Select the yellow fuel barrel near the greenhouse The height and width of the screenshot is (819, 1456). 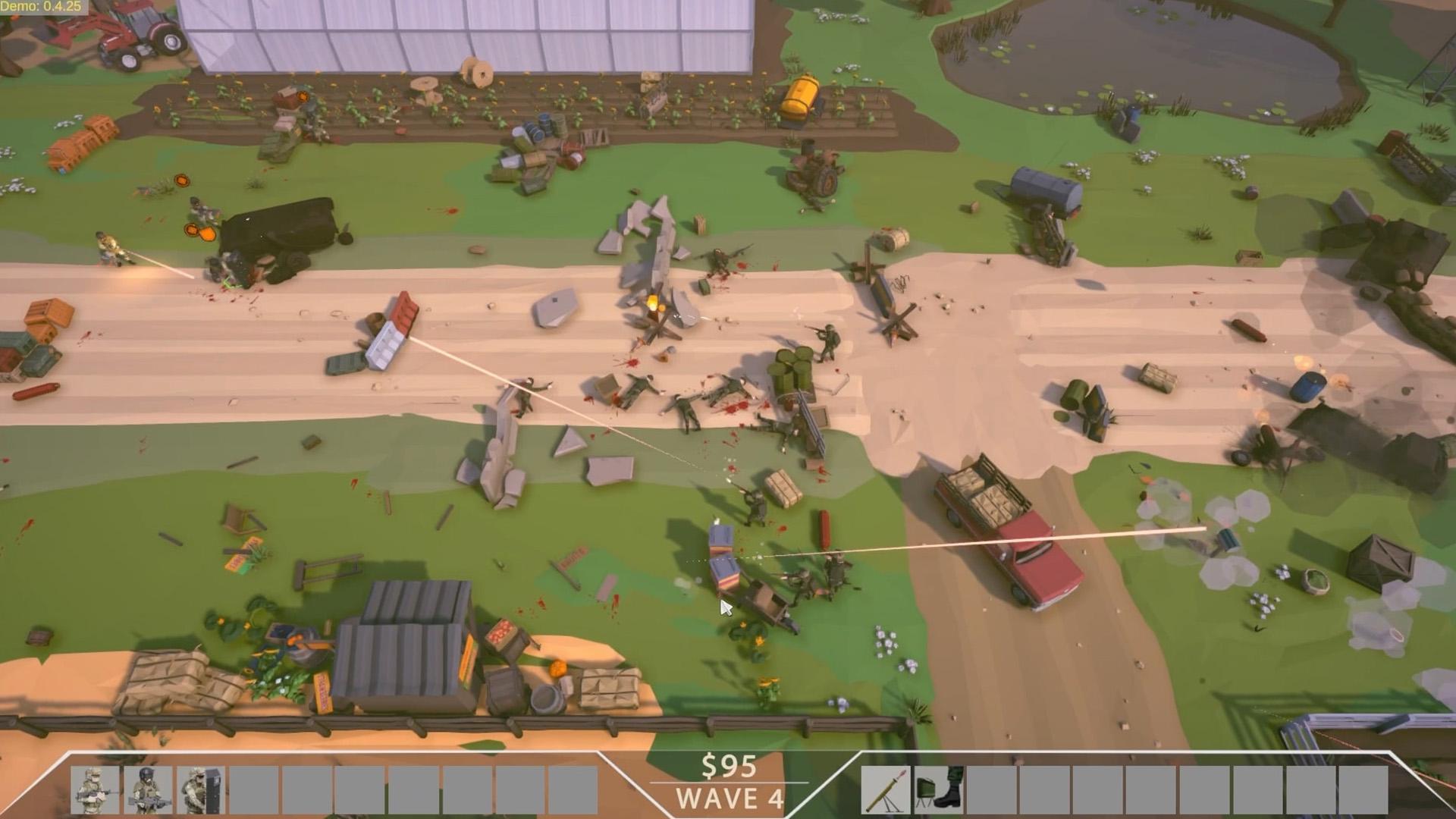[800, 95]
